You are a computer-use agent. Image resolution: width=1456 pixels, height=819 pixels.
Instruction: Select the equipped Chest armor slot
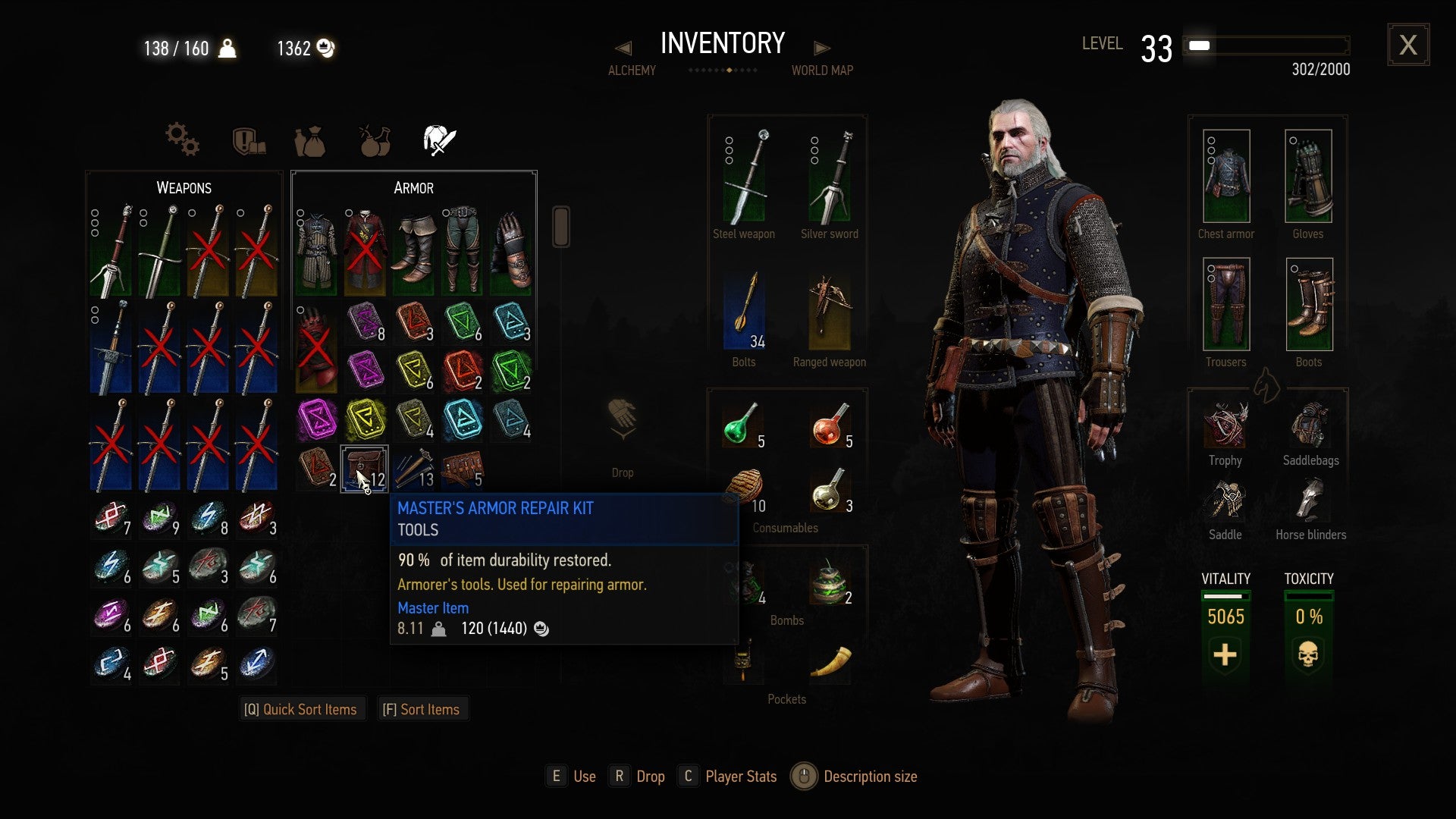(x=1225, y=178)
